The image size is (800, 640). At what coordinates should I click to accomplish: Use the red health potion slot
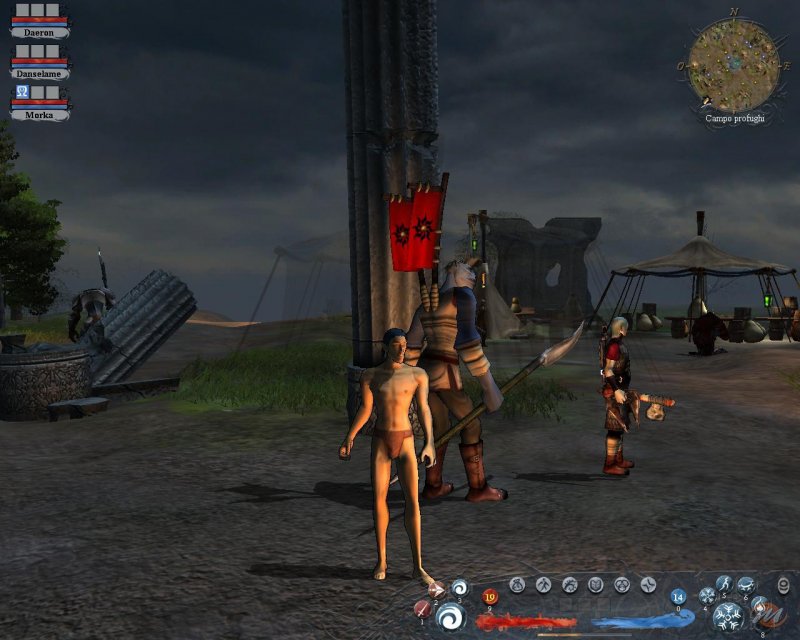click(490, 598)
